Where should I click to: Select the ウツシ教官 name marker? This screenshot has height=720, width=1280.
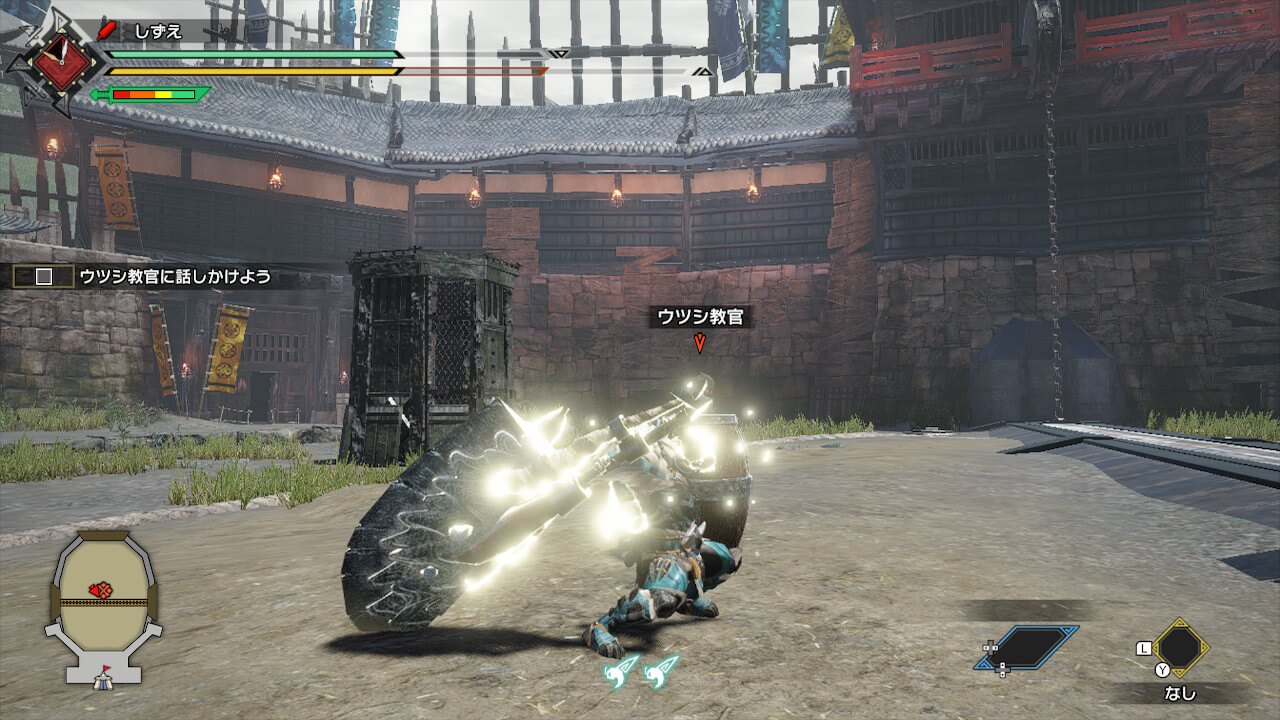(700, 317)
